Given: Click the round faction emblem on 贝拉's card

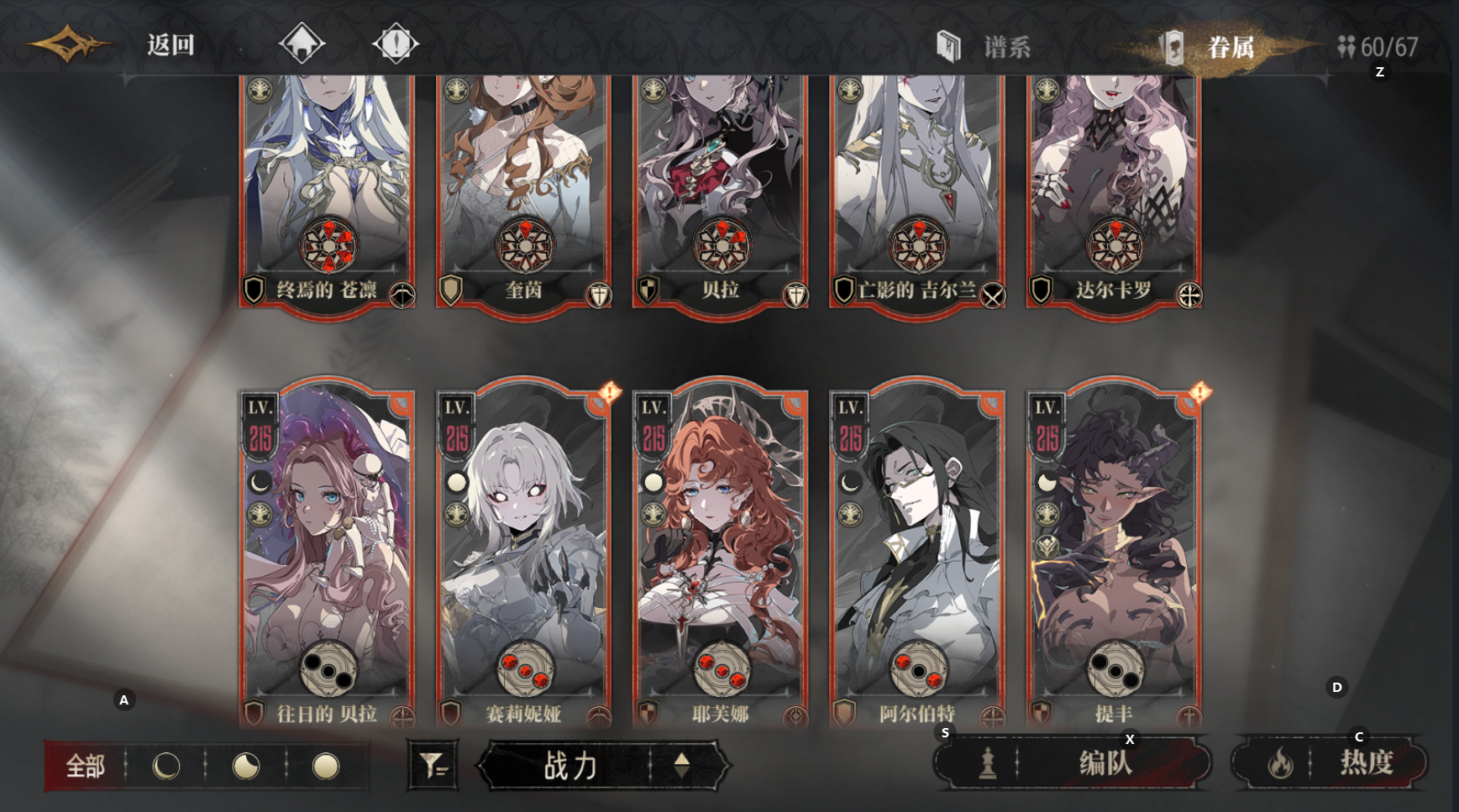Looking at the screenshot, I should (x=722, y=244).
